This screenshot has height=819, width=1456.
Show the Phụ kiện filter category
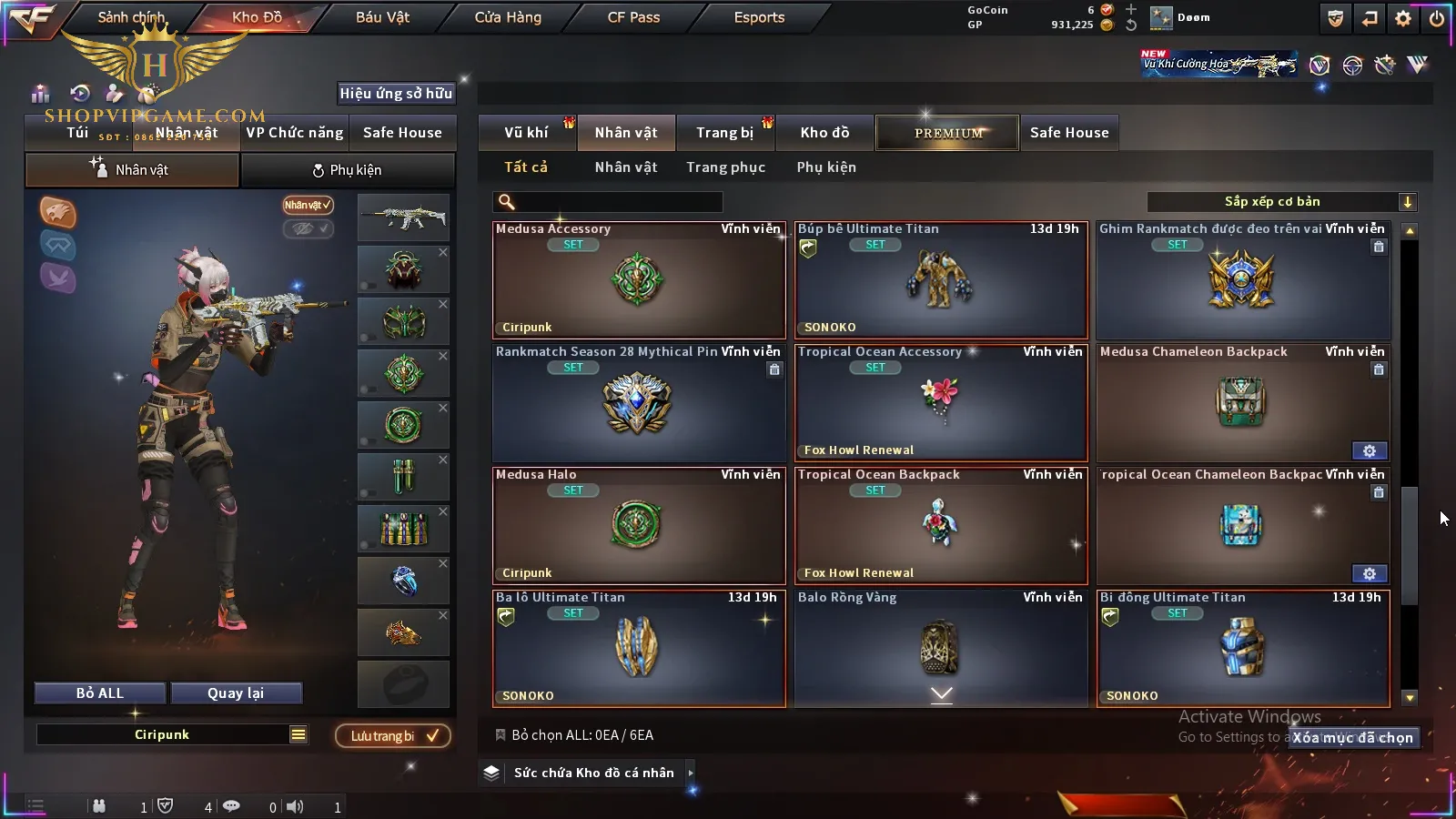click(826, 167)
